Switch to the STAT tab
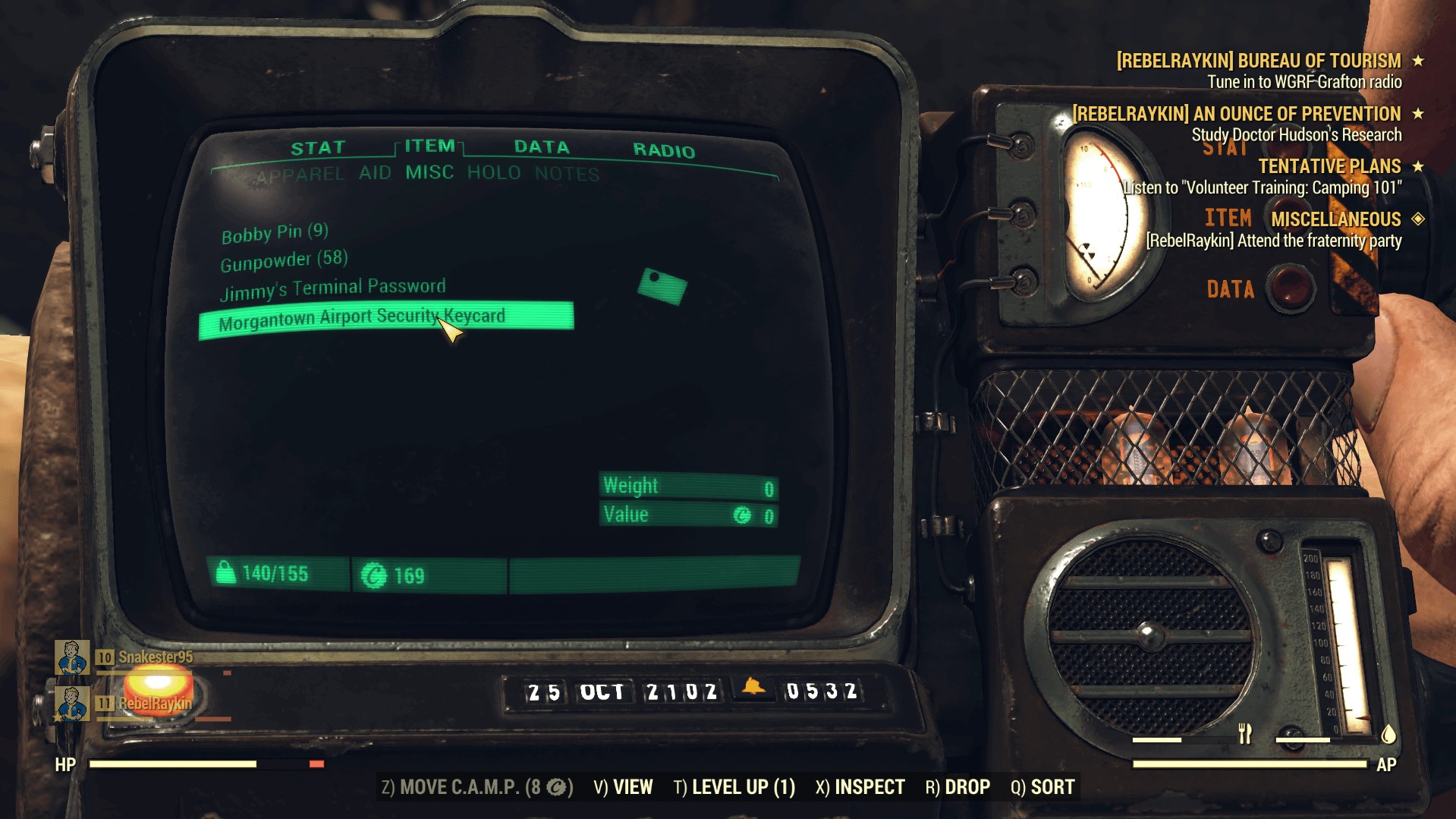Viewport: 1456px width, 819px height. click(318, 148)
